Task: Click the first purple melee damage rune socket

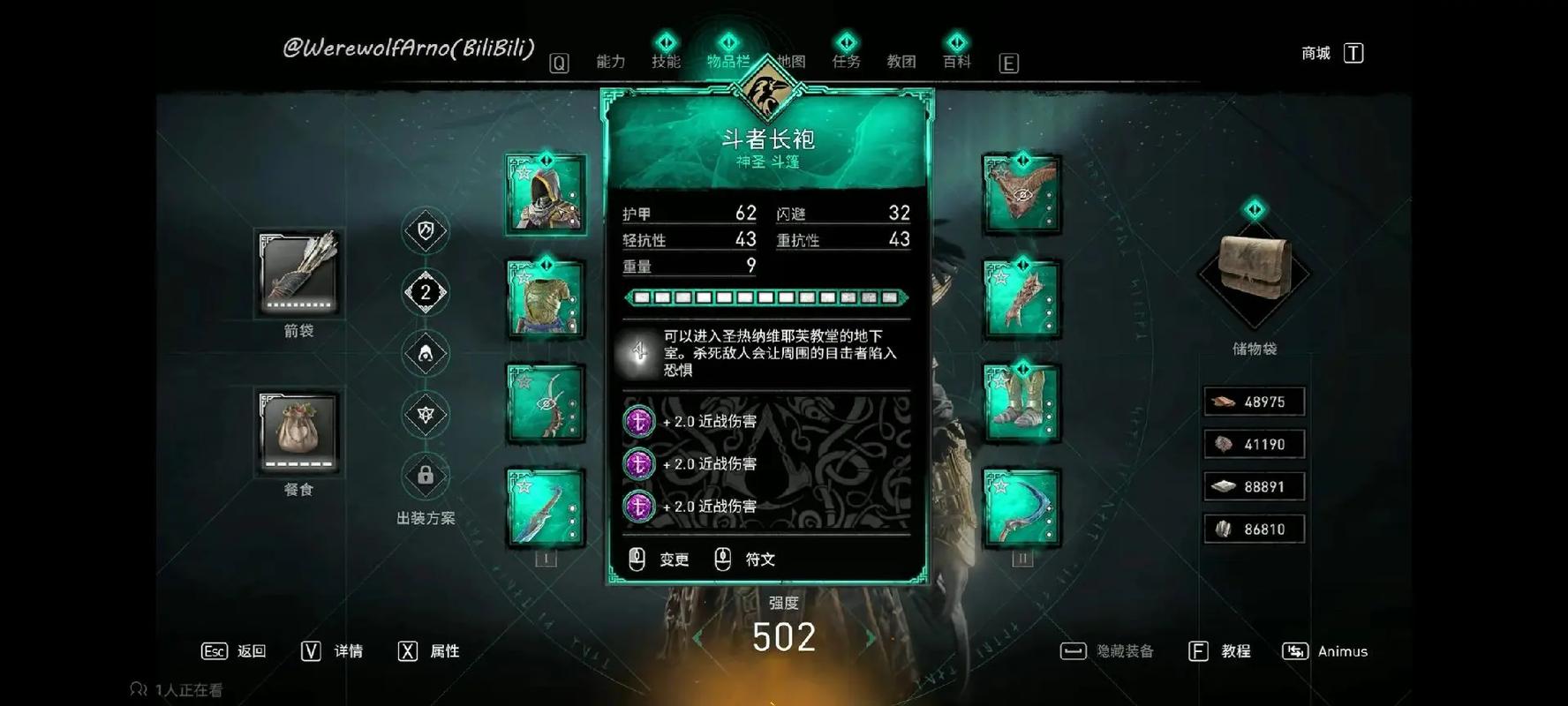Action: click(637, 422)
